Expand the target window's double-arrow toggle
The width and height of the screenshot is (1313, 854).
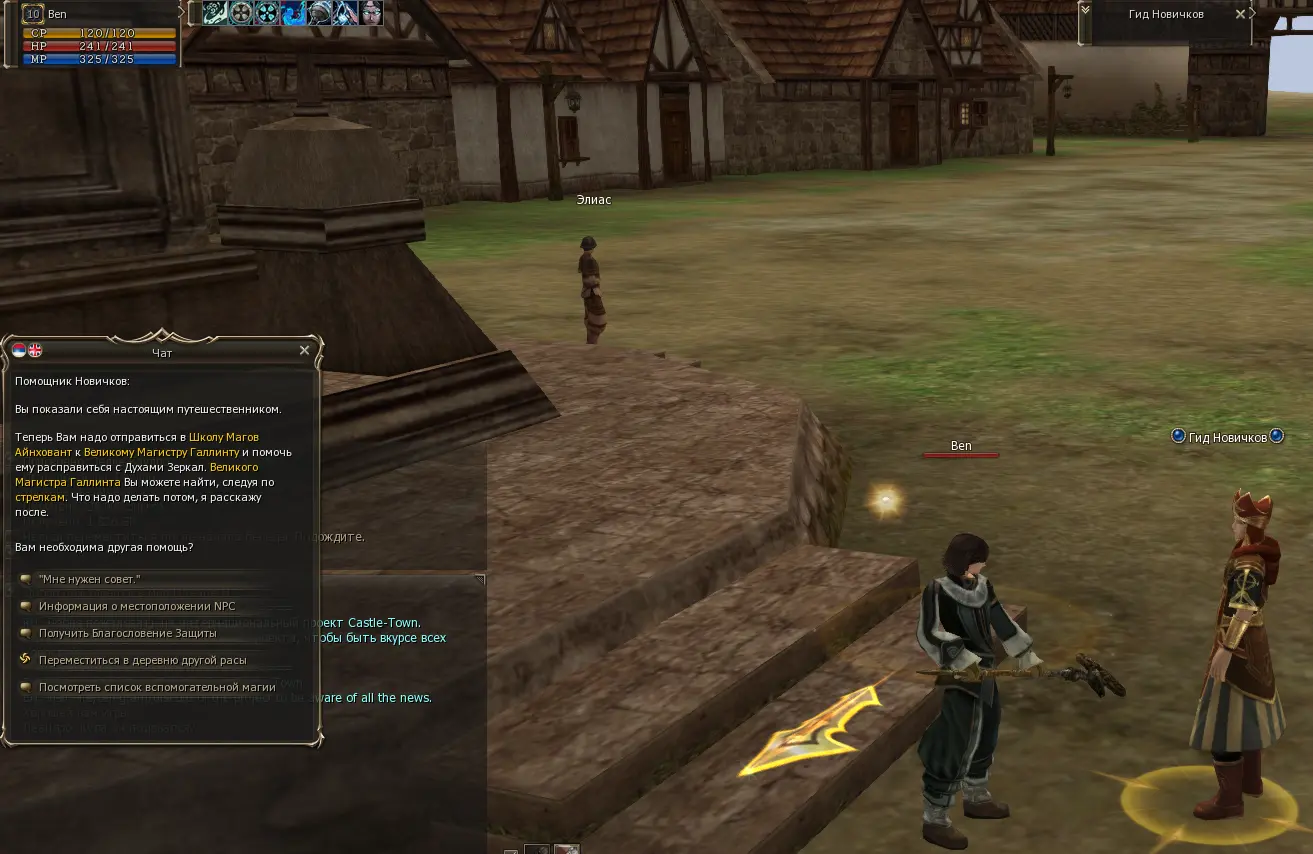pos(1084,8)
